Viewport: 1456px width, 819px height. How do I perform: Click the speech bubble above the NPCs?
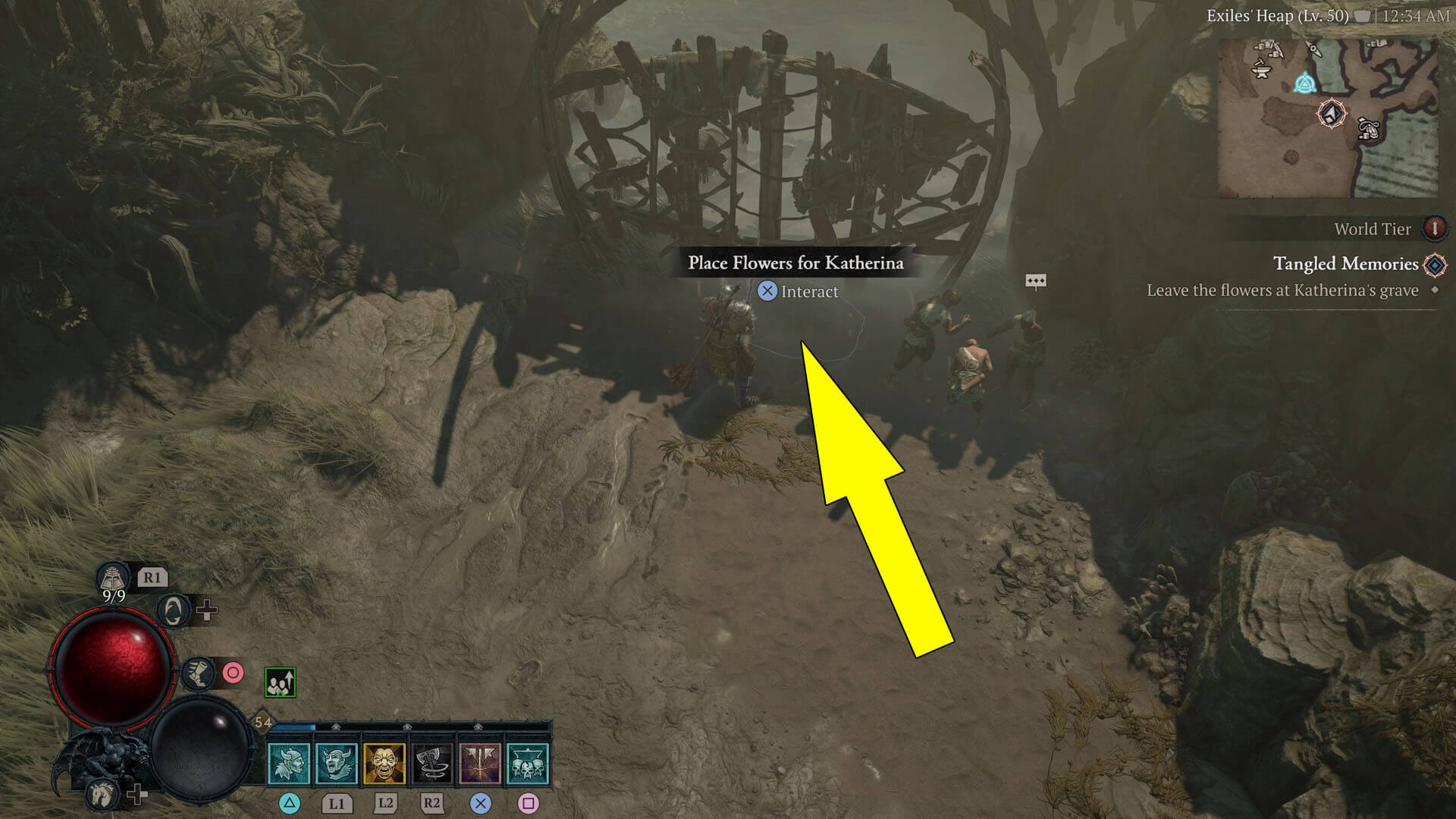coord(1037,281)
